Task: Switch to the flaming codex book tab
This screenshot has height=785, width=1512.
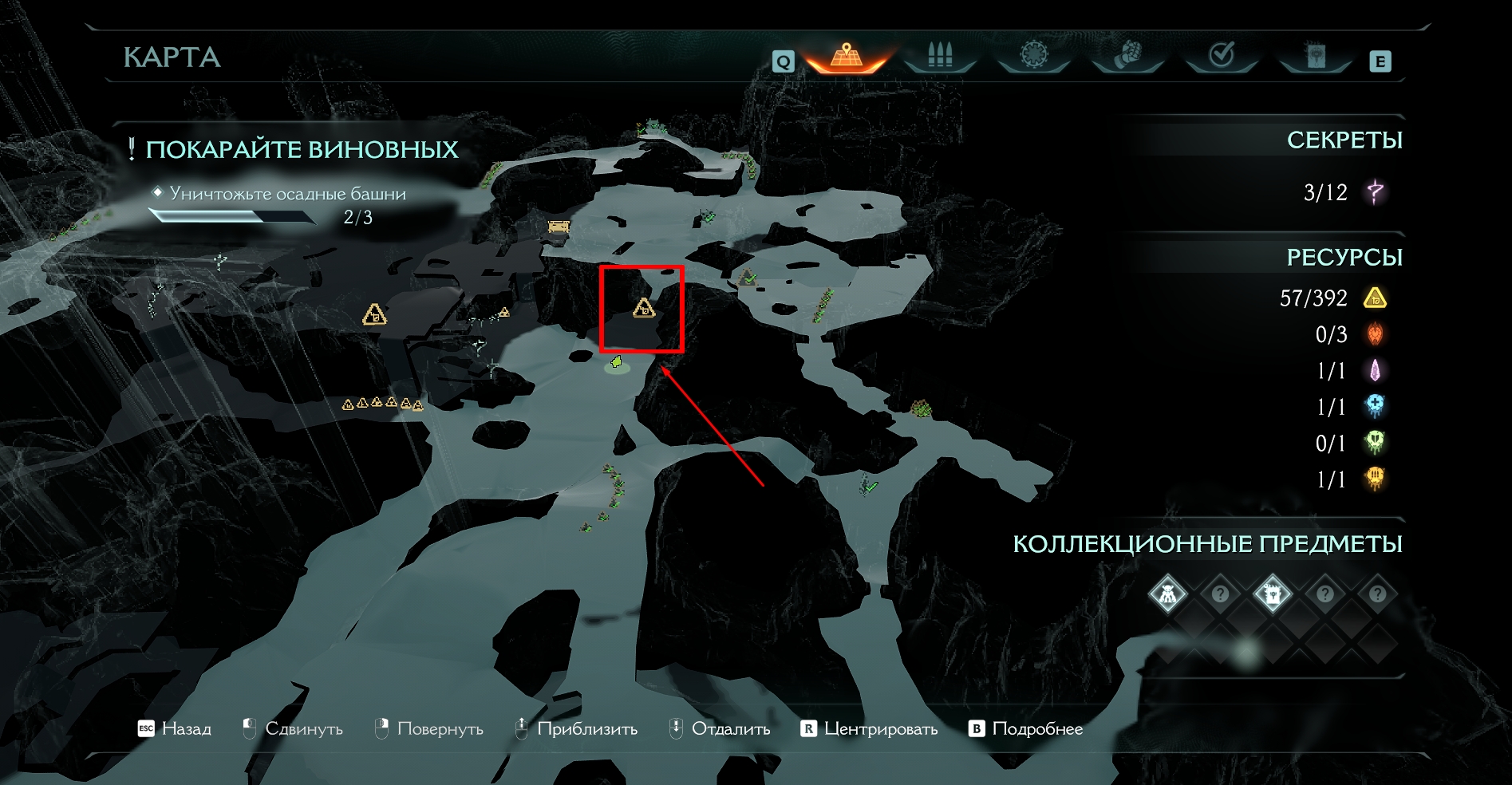Action: click(1315, 55)
